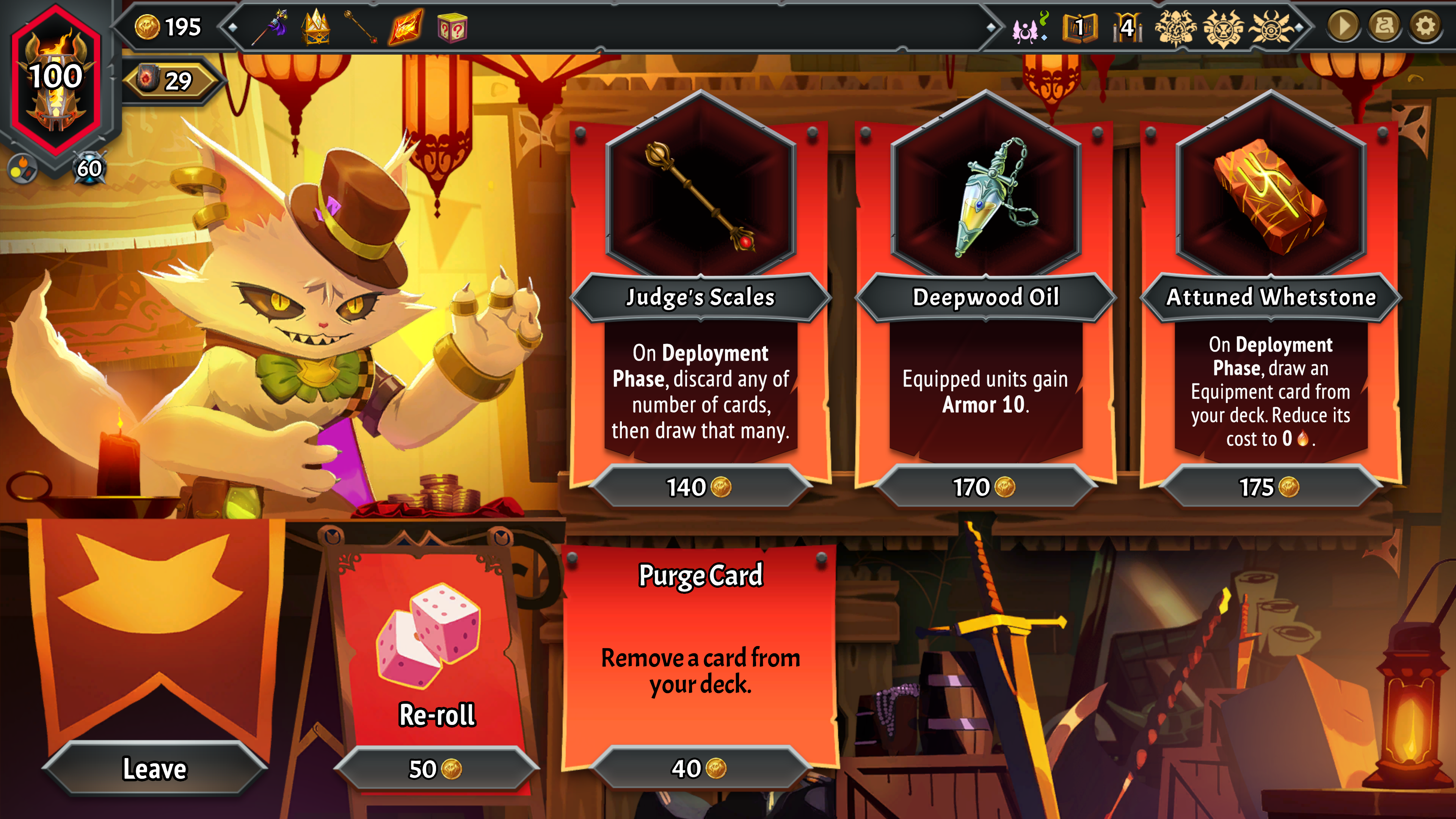Inspect the purple-caped staff artifact

point(272,27)
